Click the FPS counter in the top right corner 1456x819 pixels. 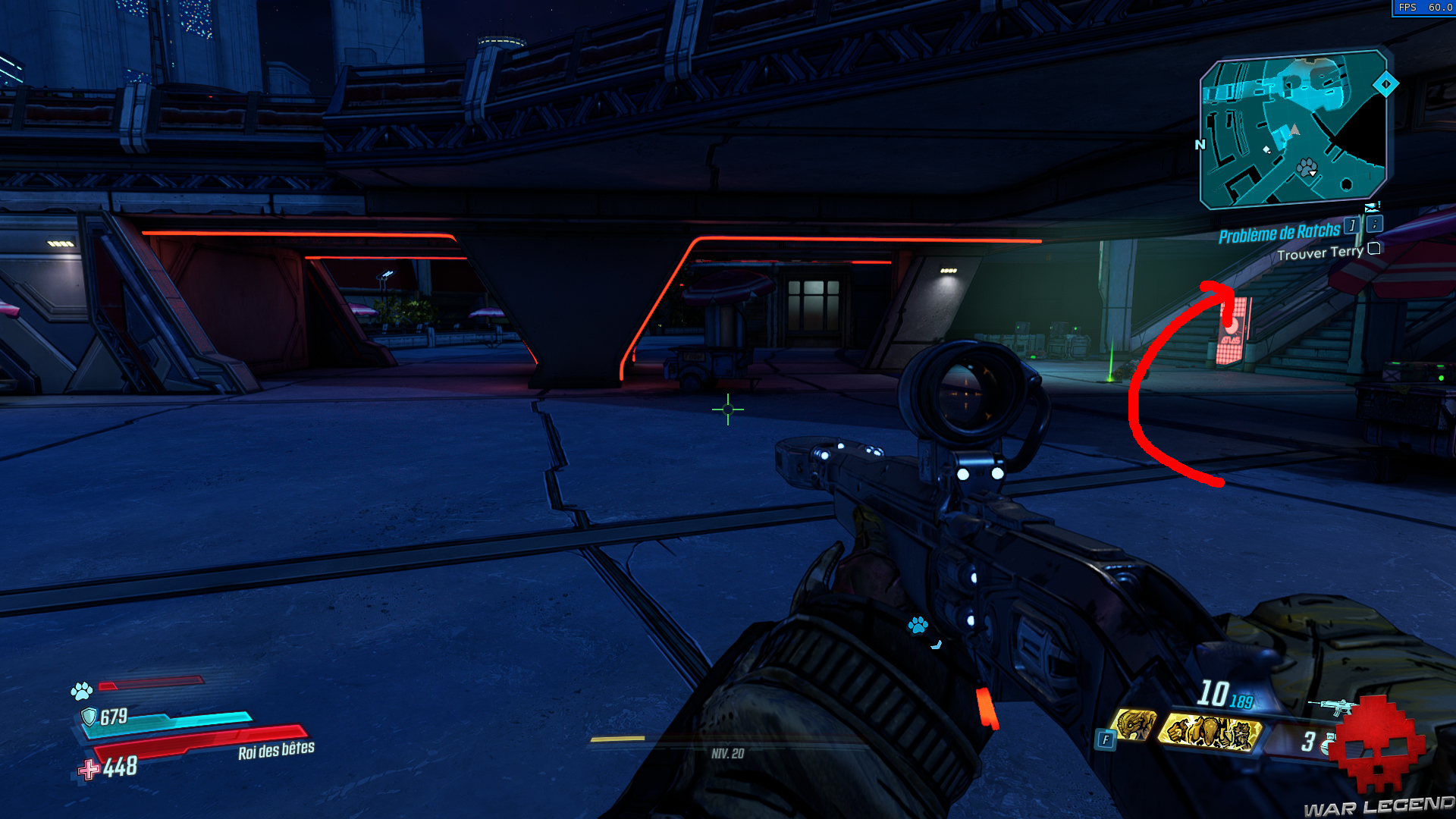coord(1424,8)
